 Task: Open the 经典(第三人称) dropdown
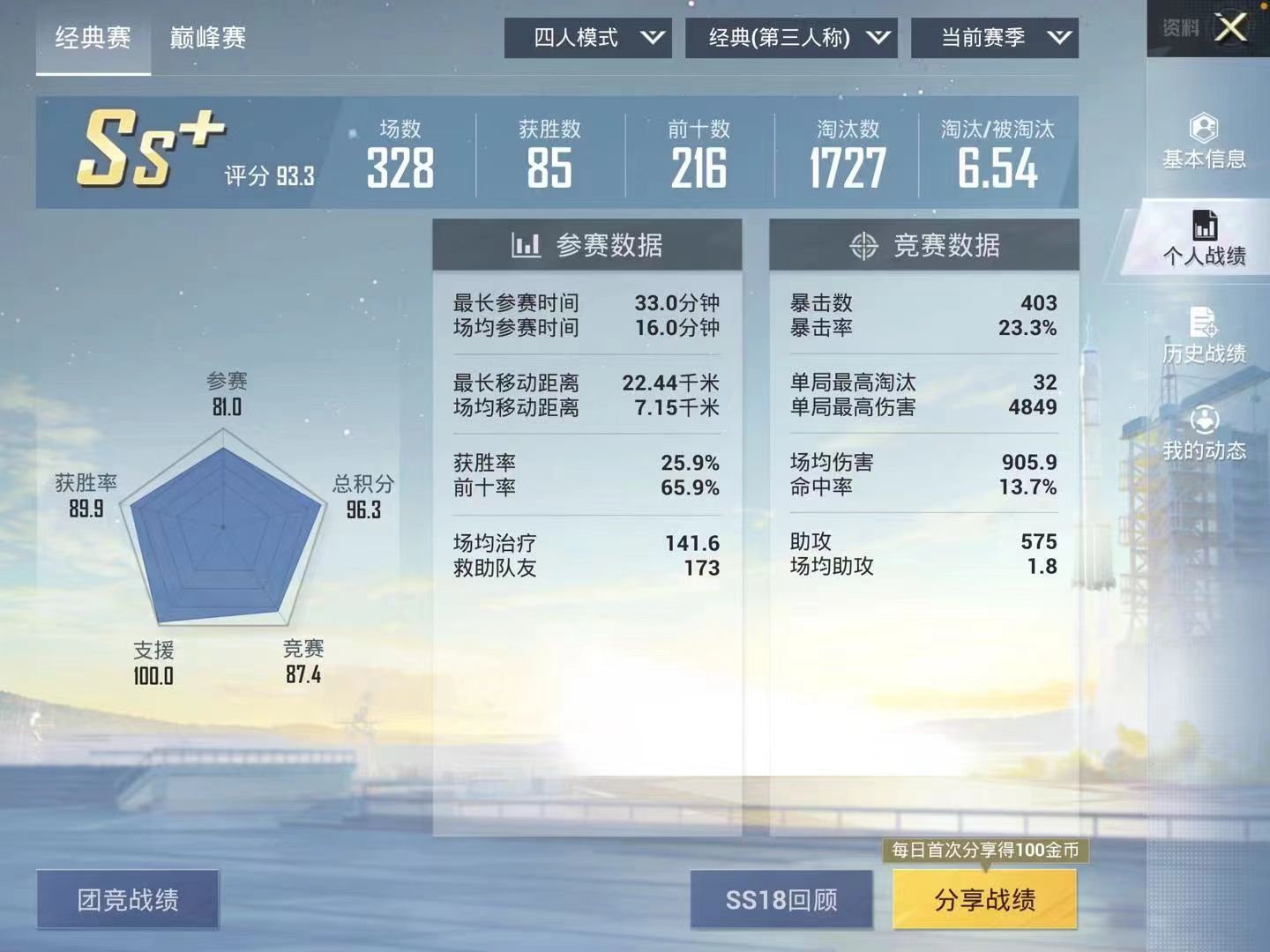pyautogui.click(x=791, y=38)
